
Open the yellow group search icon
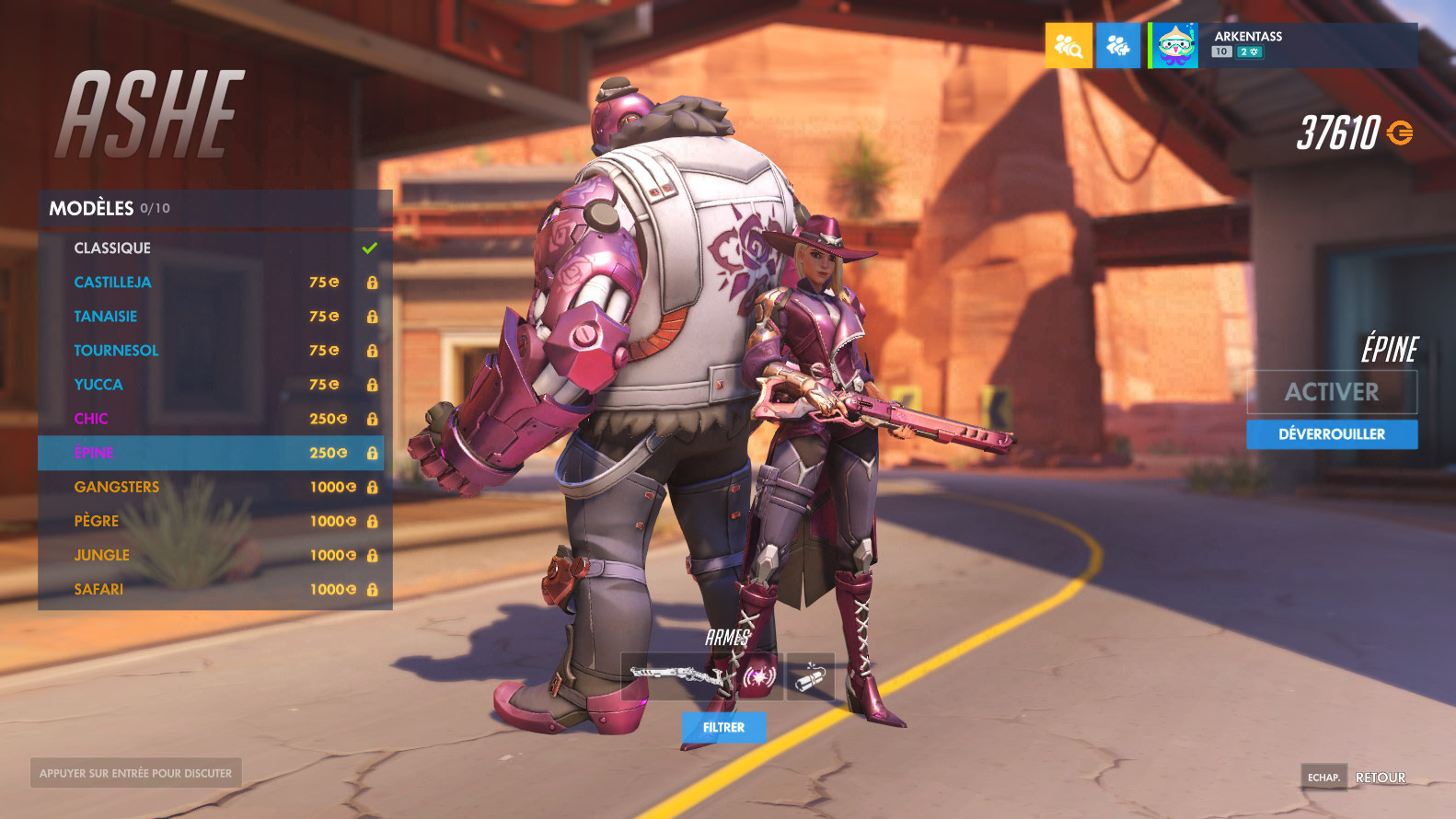1069,46
